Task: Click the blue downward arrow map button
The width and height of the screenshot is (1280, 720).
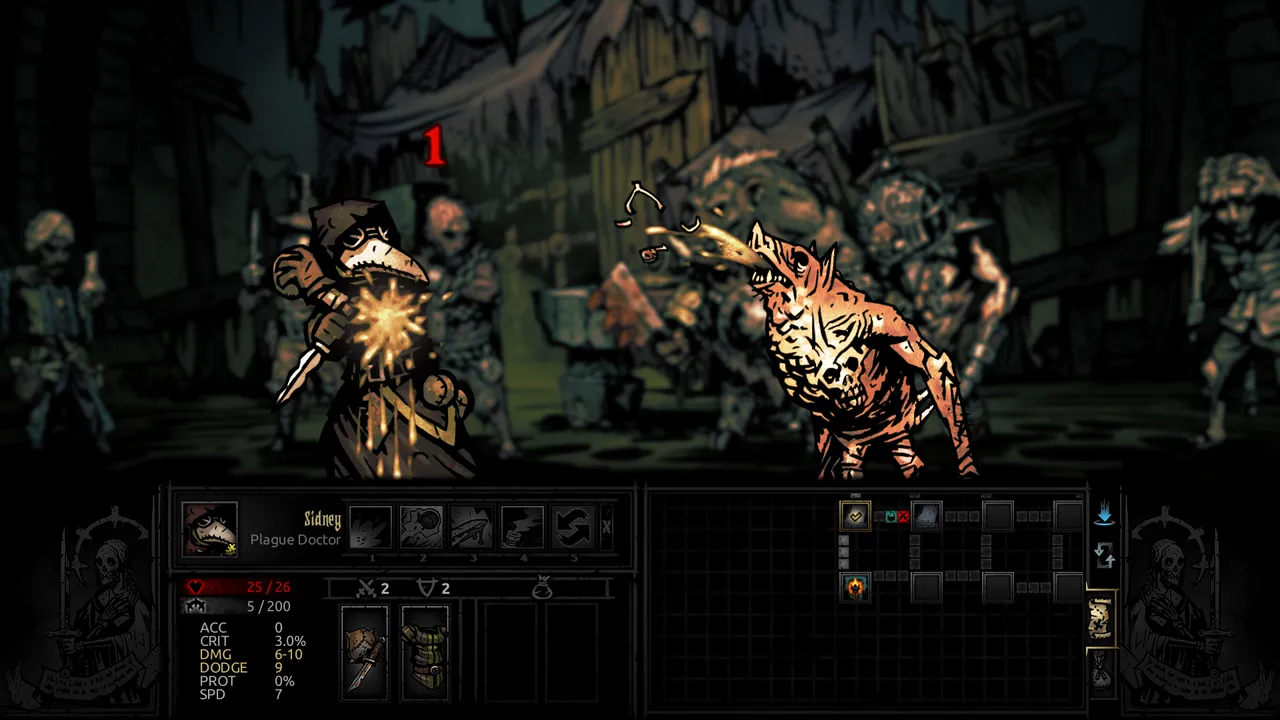Action: coord(1104,516)
